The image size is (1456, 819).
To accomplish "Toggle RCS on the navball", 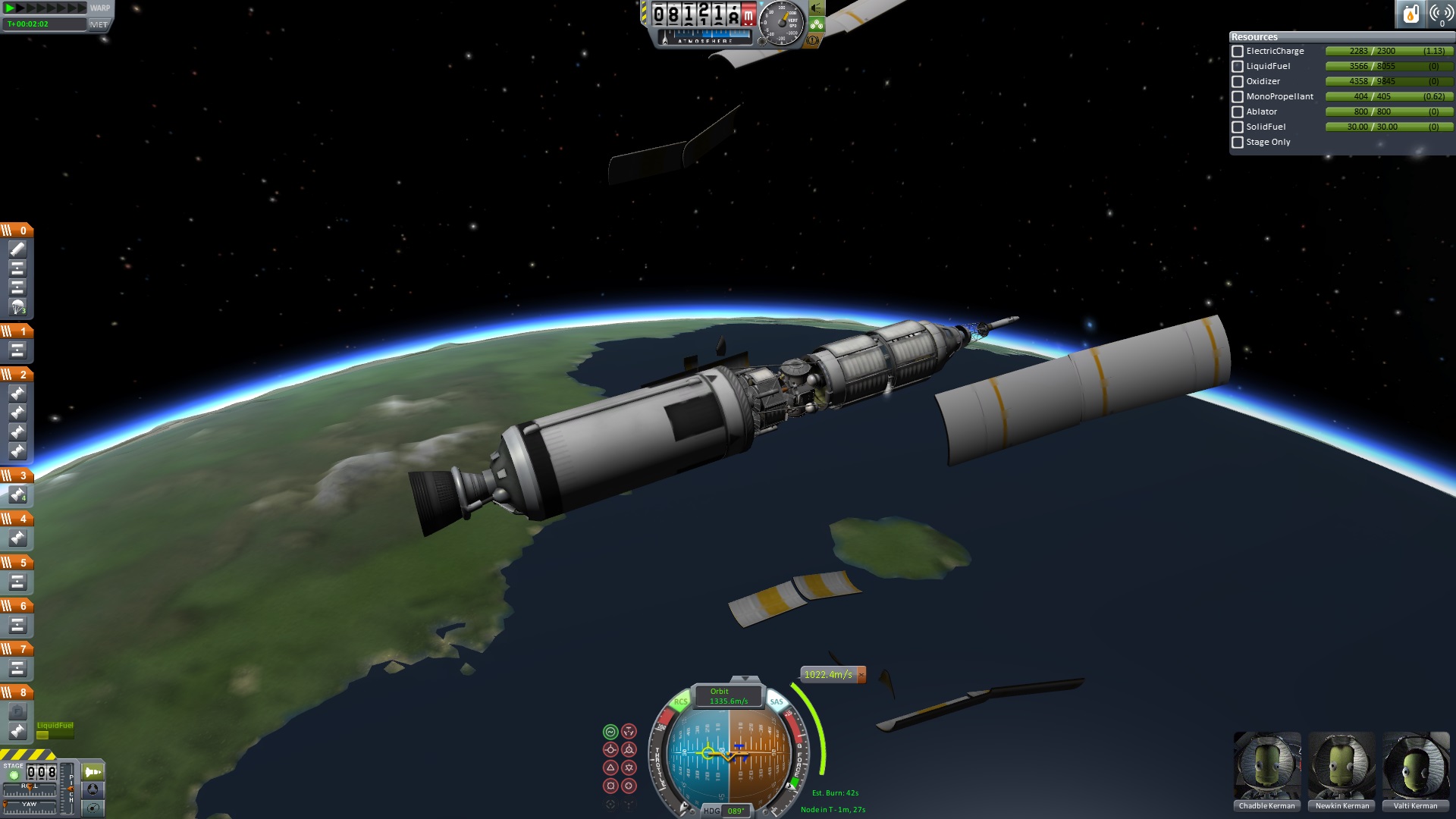I will (680, 701).
